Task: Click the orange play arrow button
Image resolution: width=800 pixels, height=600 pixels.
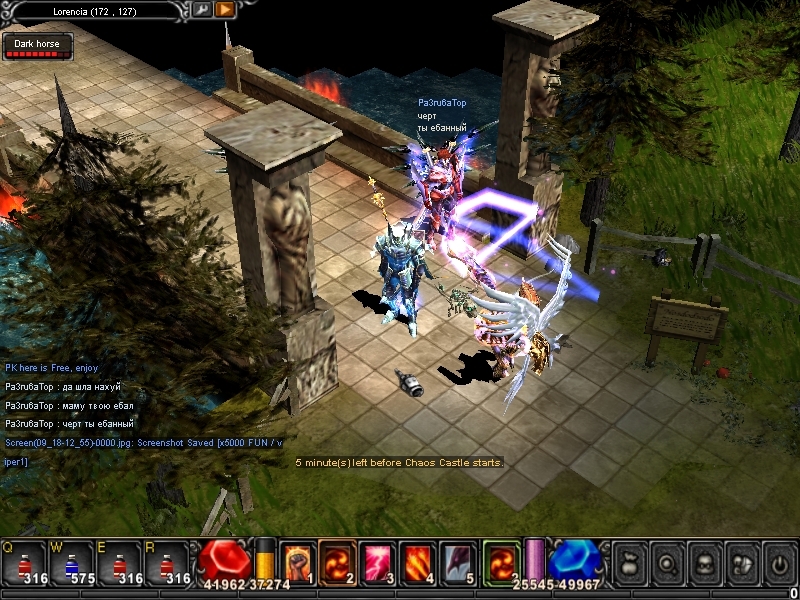Action: [225, 10]
